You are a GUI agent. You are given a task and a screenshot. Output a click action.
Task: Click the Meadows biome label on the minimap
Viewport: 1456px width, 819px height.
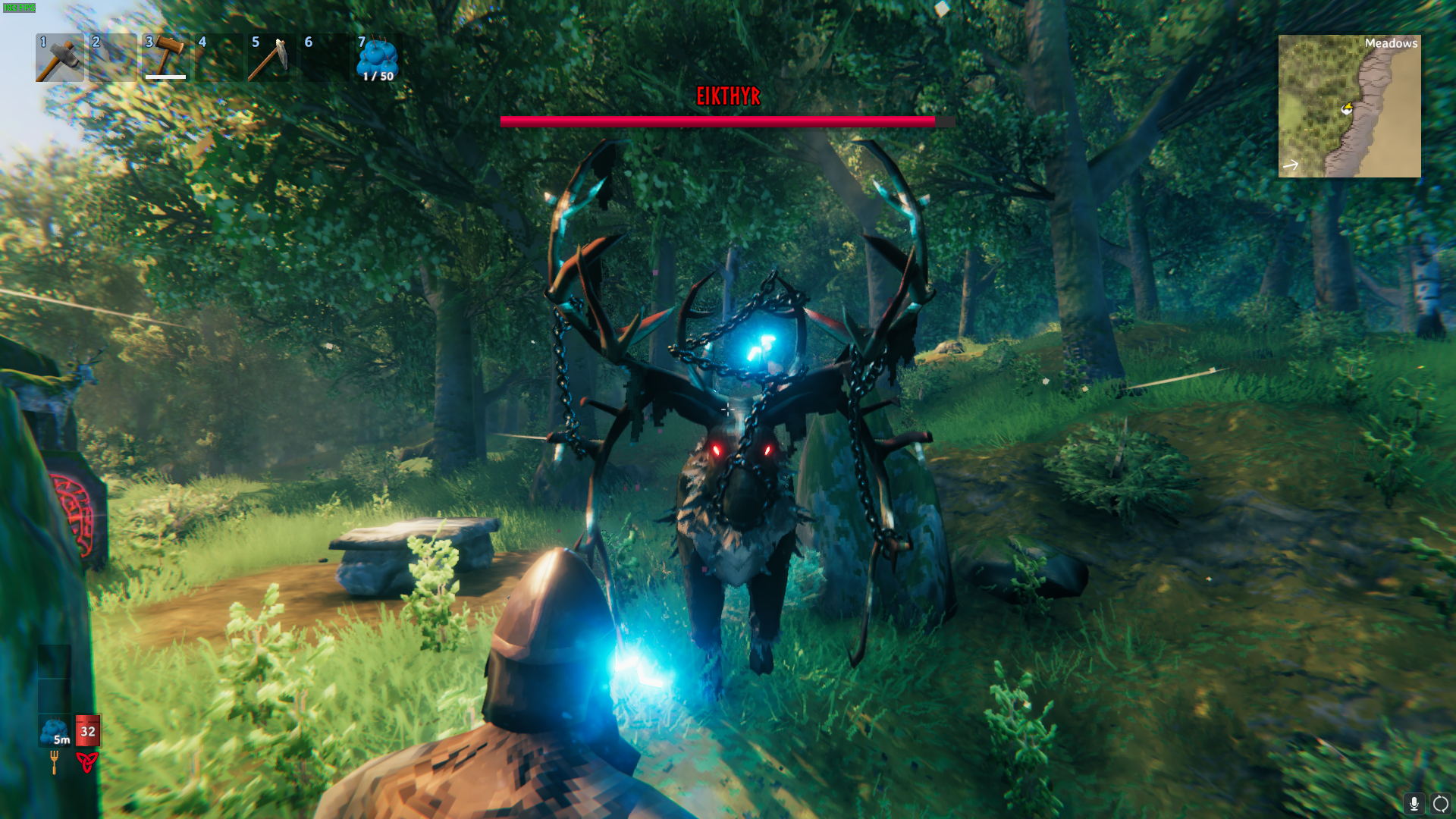(x=1392, y=43)
